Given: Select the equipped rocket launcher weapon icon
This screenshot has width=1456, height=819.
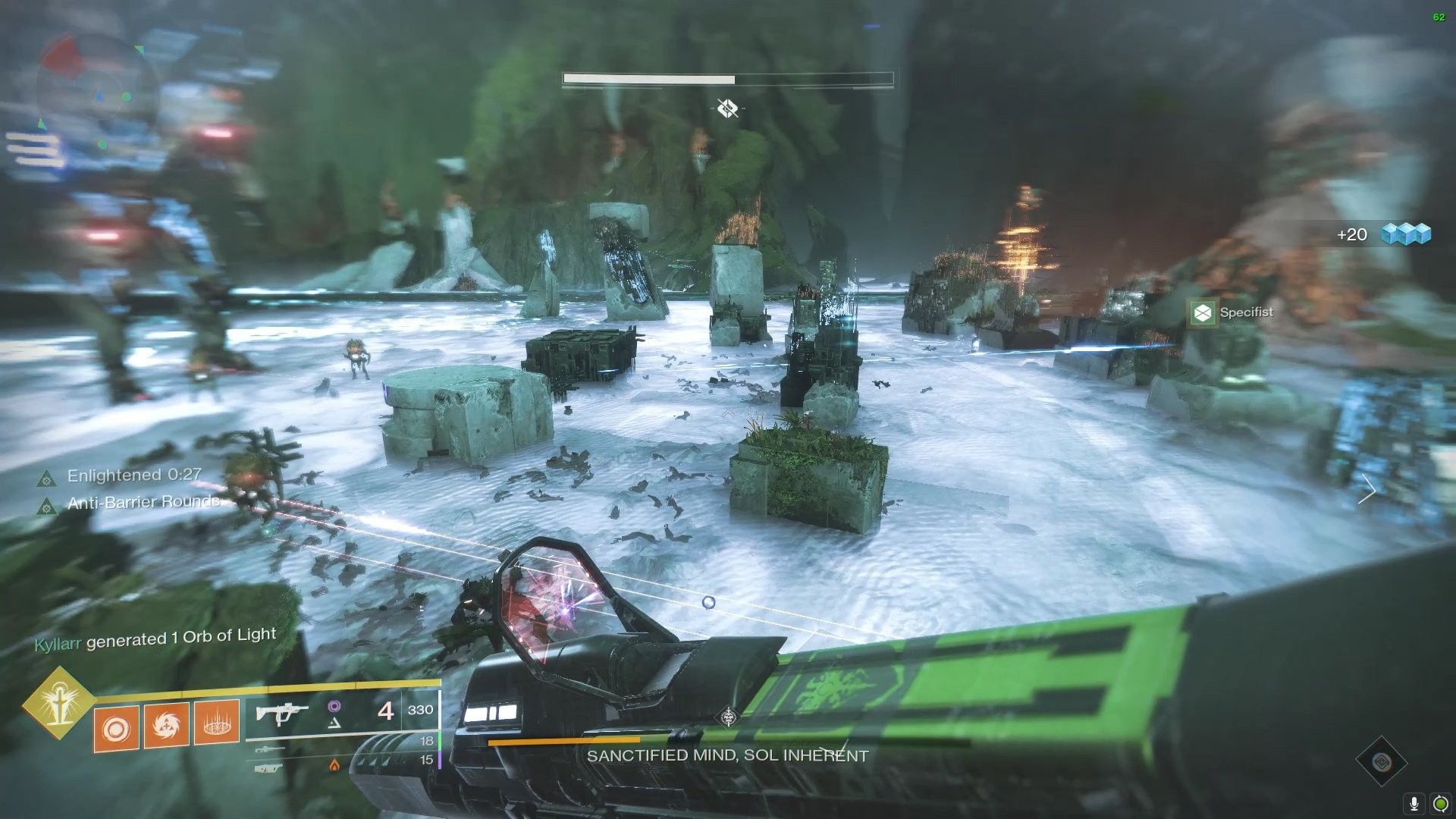Looking at the screenshot, I should tap(282, 713).
